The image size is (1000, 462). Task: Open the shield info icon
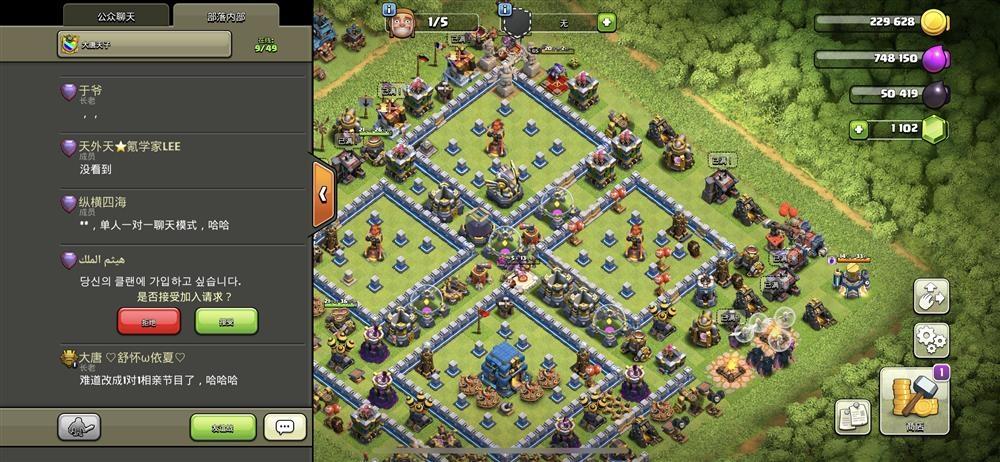pyautogui.click(x=504, y=7)
